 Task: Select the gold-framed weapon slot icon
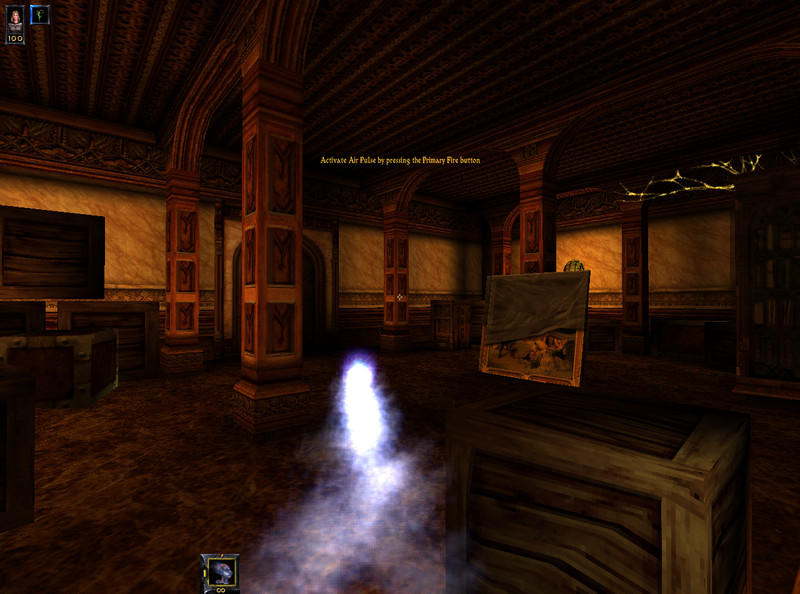219,570
